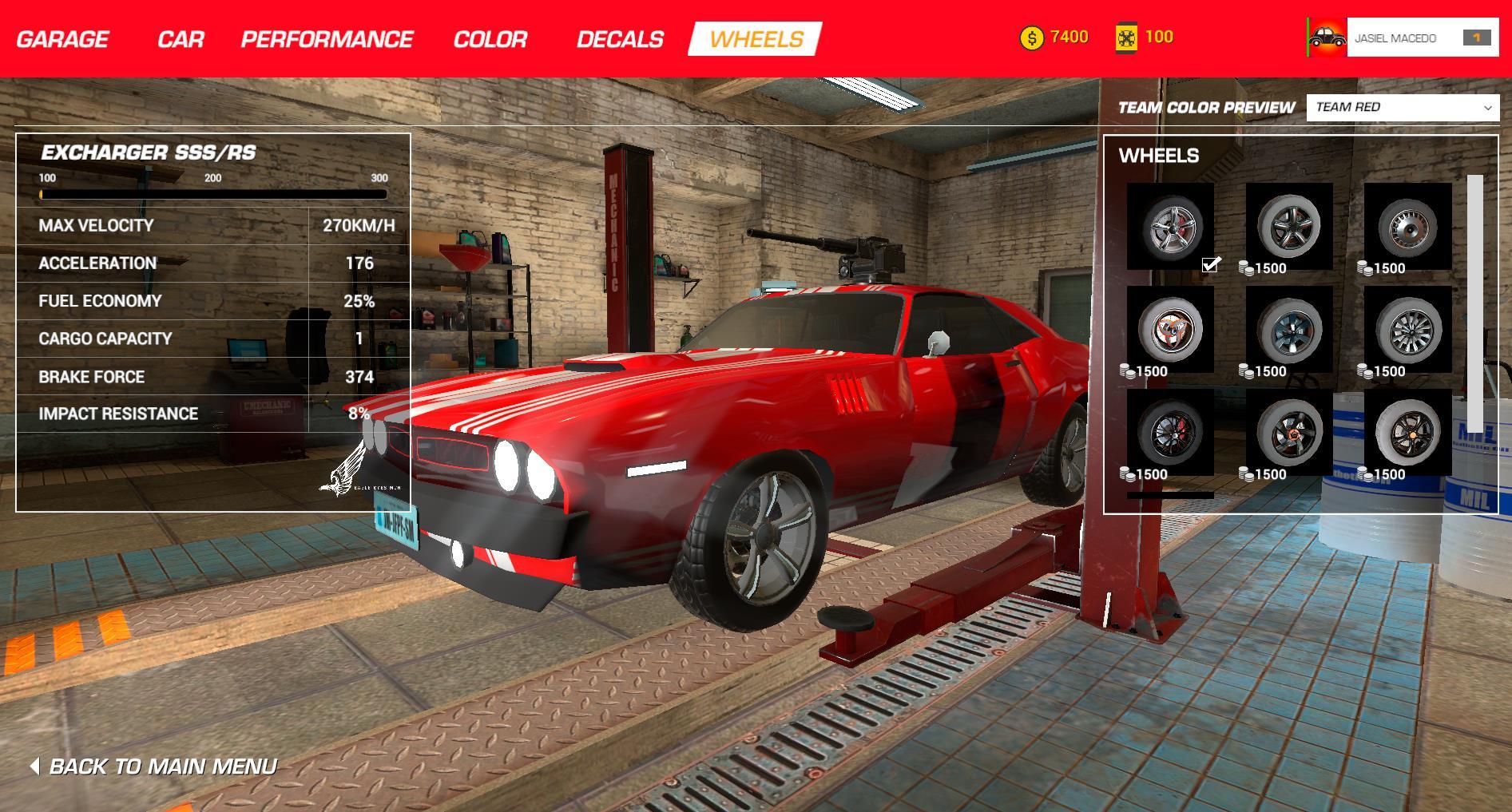1512x812 pixels.
Task: Choose the silver multi-spoke turbine wheel
Action: pos(1407,329)
